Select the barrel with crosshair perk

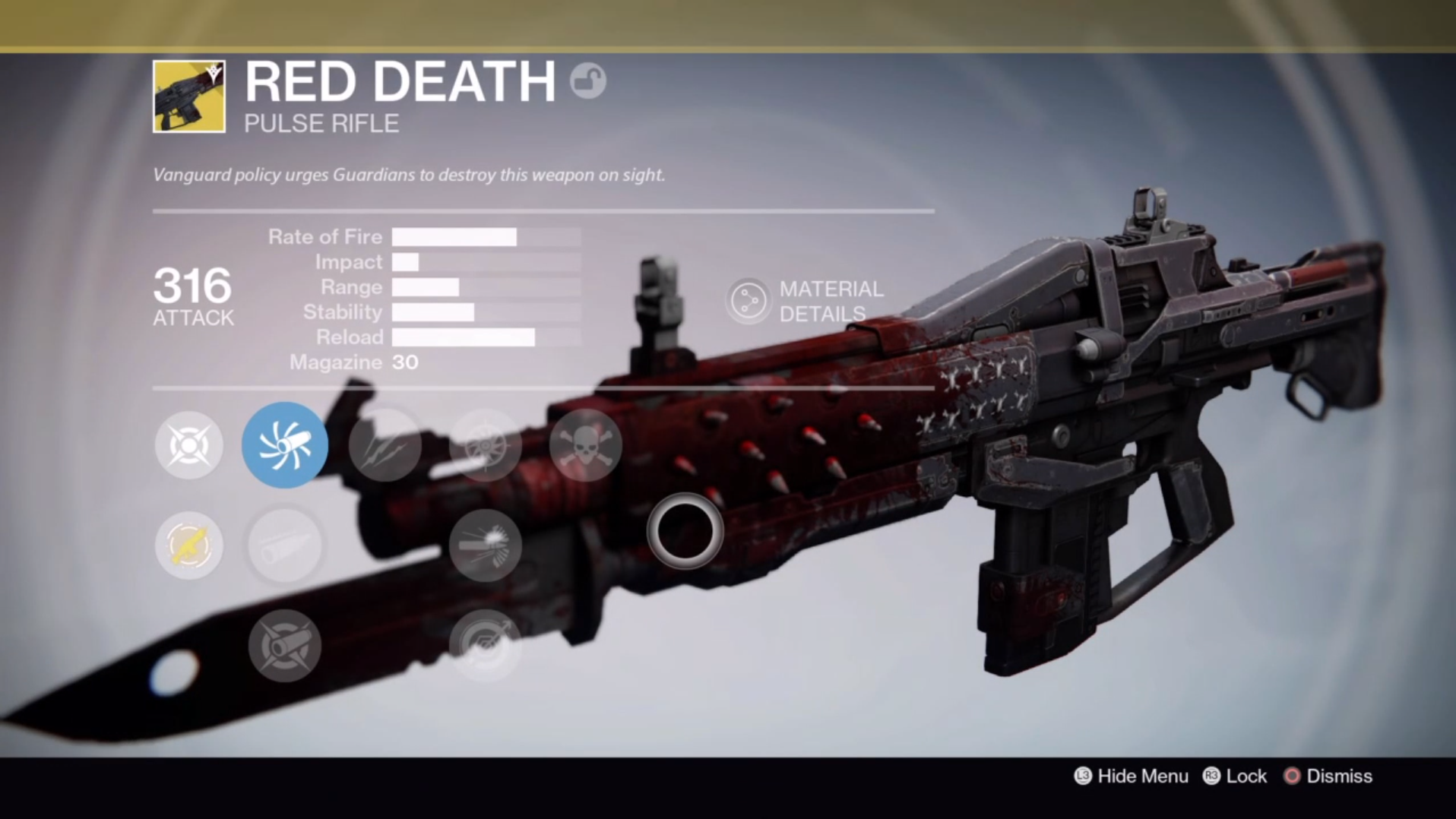pyautogui.click(x=285, y=646)
